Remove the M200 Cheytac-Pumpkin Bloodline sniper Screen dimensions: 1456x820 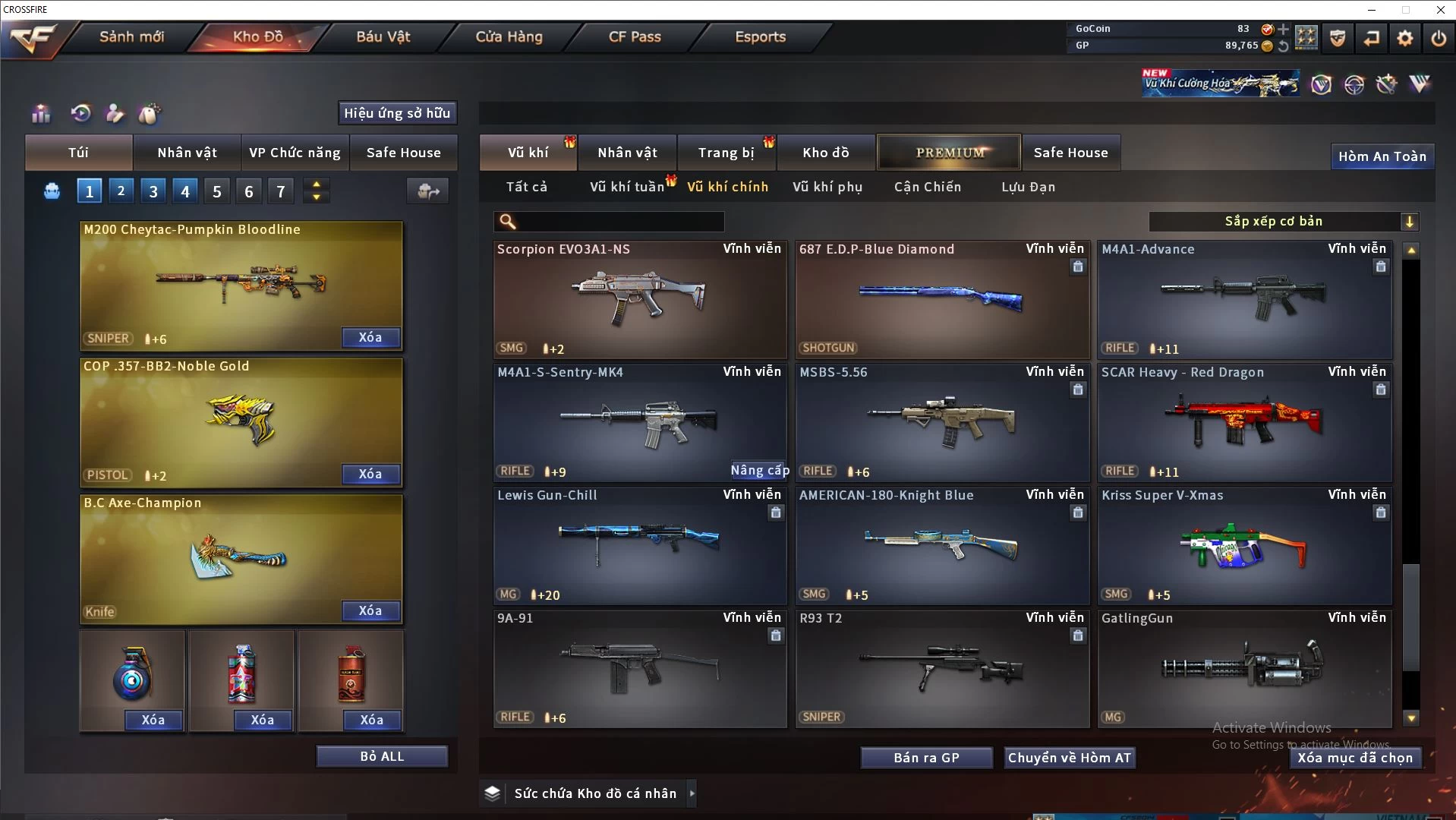pyautogui.click(x=370, y=337)
